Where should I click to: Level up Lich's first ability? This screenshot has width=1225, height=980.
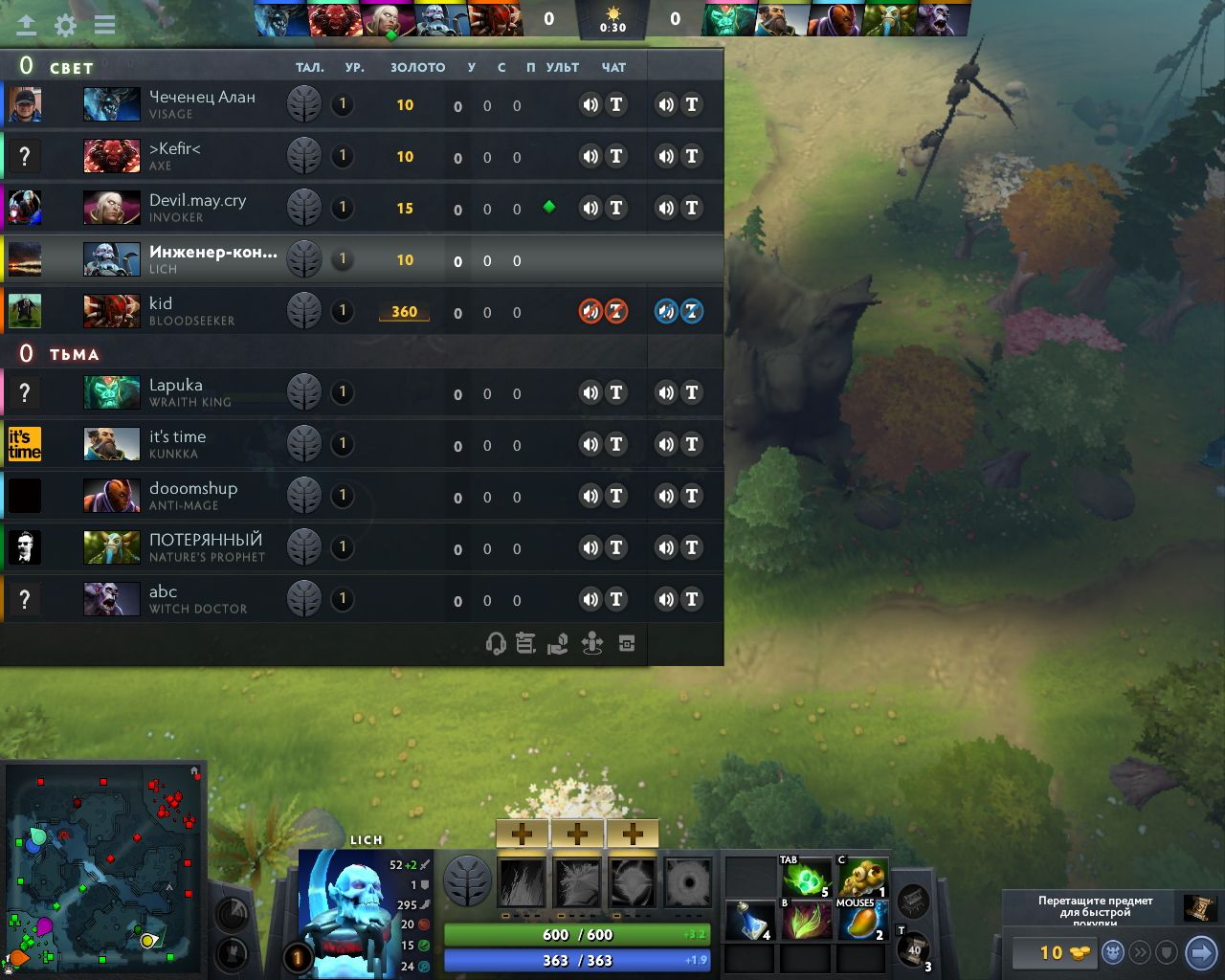pyautogui.click(x=522, y=834)
